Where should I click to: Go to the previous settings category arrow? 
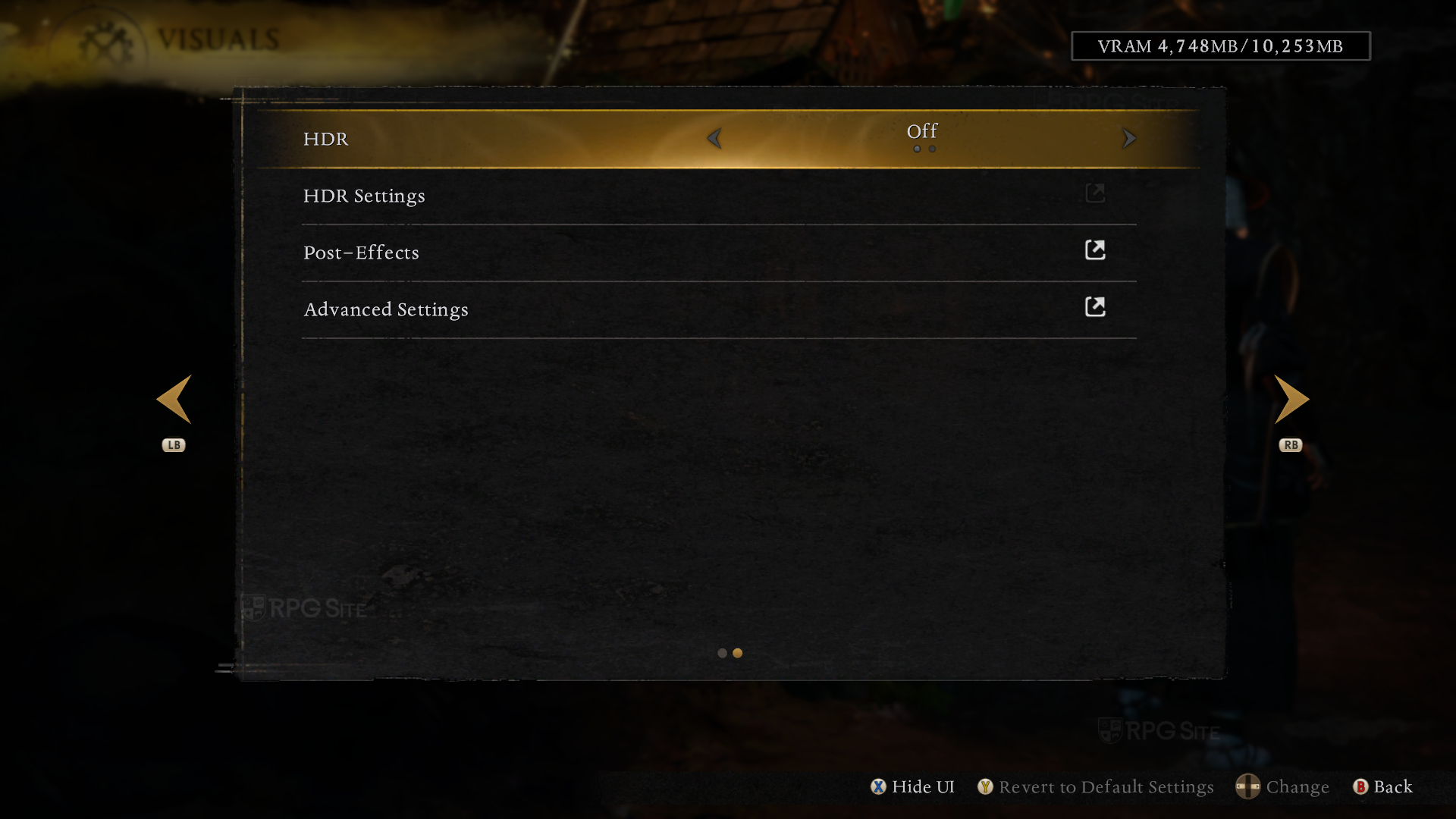coord(174,400)
